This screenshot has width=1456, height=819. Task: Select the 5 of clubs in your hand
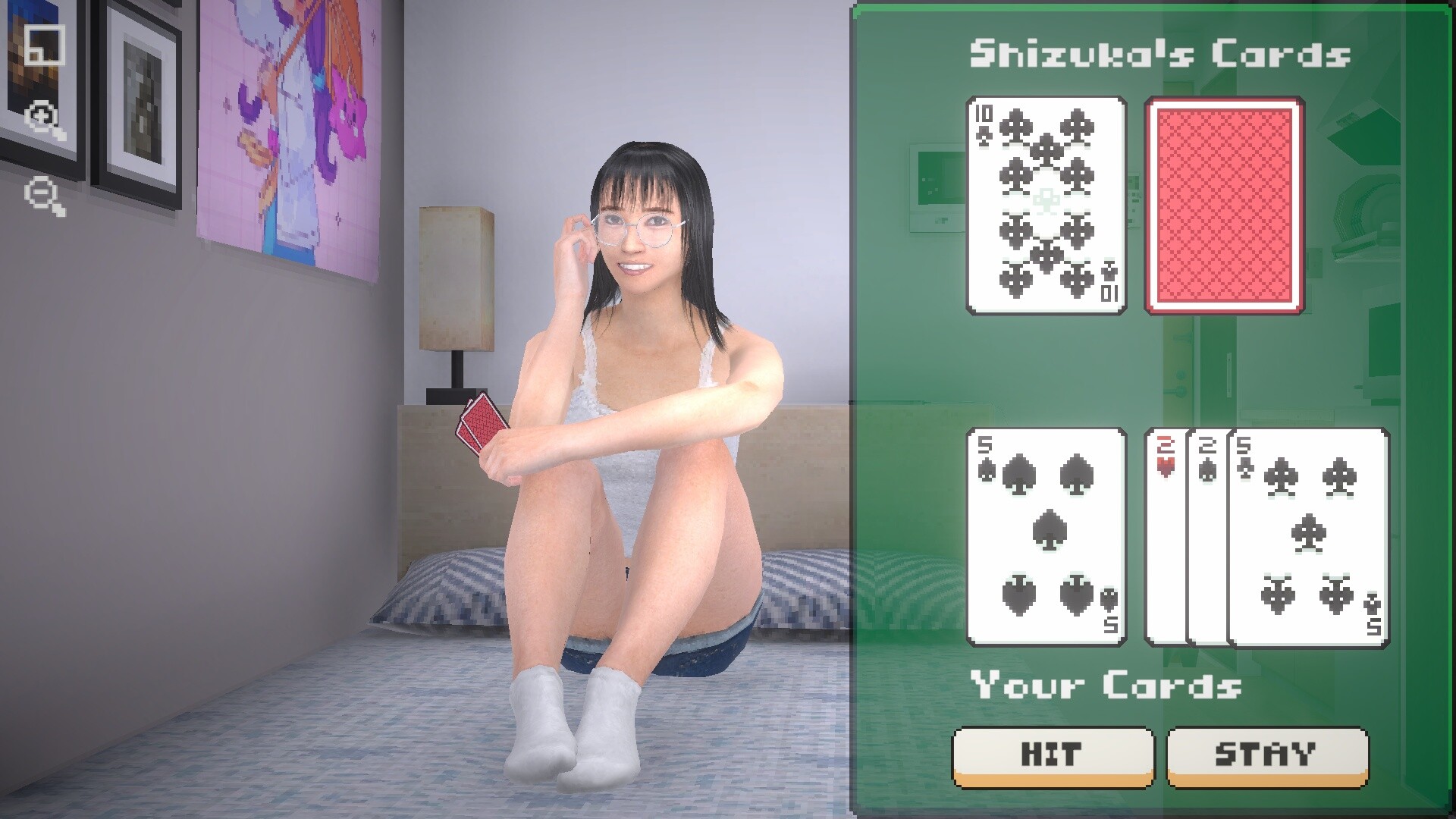point(1308,538)
